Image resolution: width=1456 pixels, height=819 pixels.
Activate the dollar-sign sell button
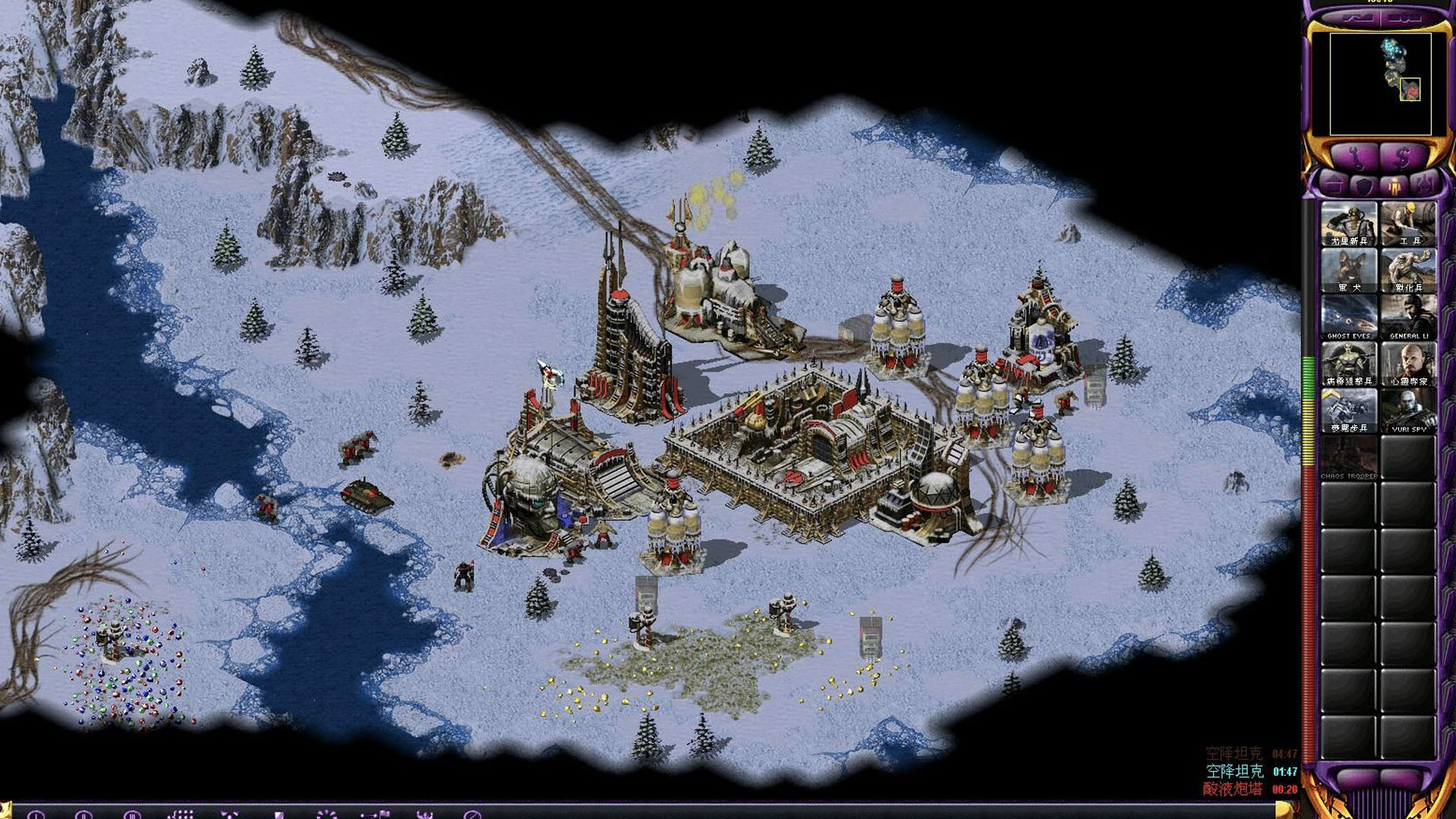click(1403, 157)
